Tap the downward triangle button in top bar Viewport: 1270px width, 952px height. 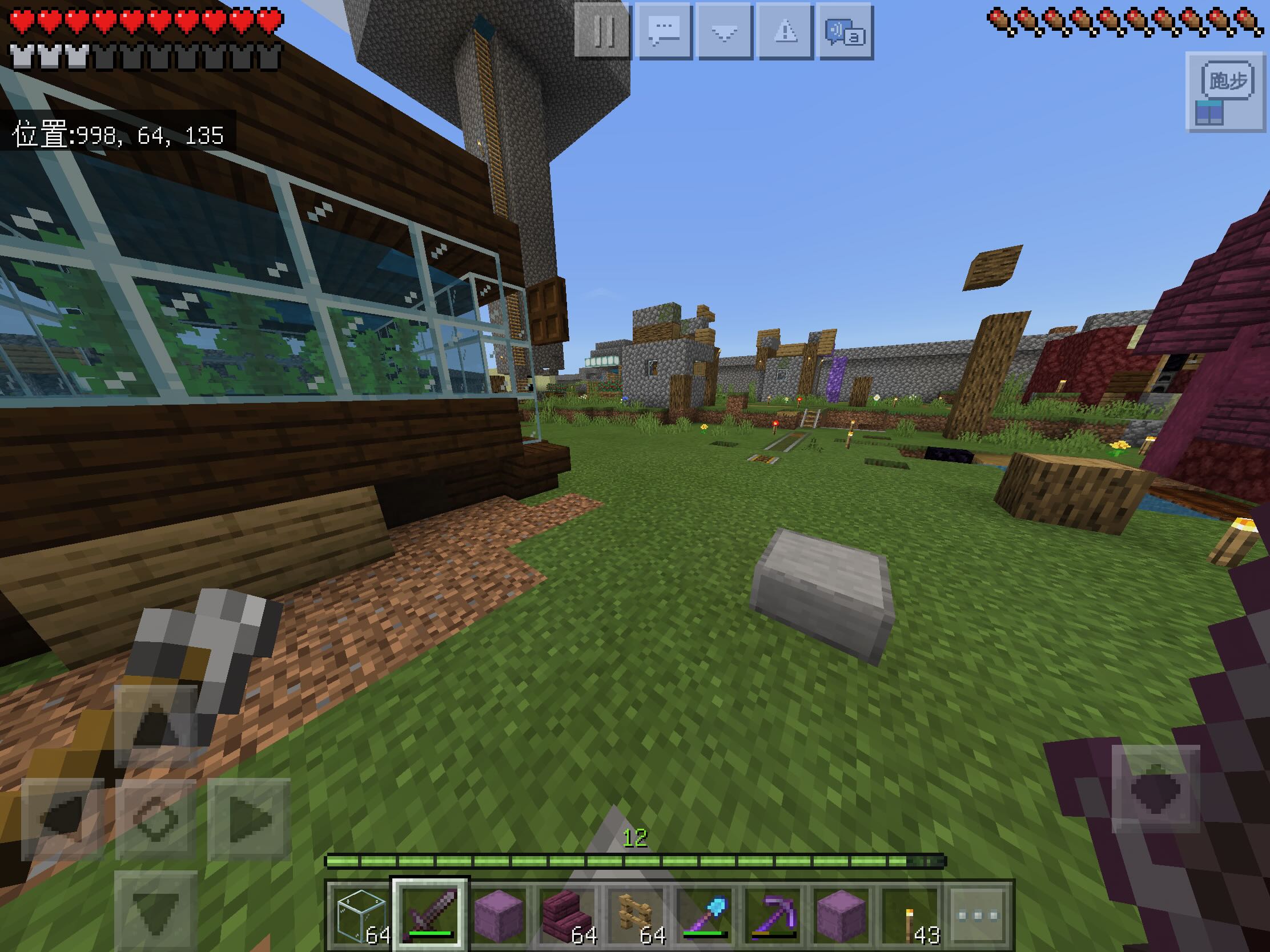pos(725,31)
